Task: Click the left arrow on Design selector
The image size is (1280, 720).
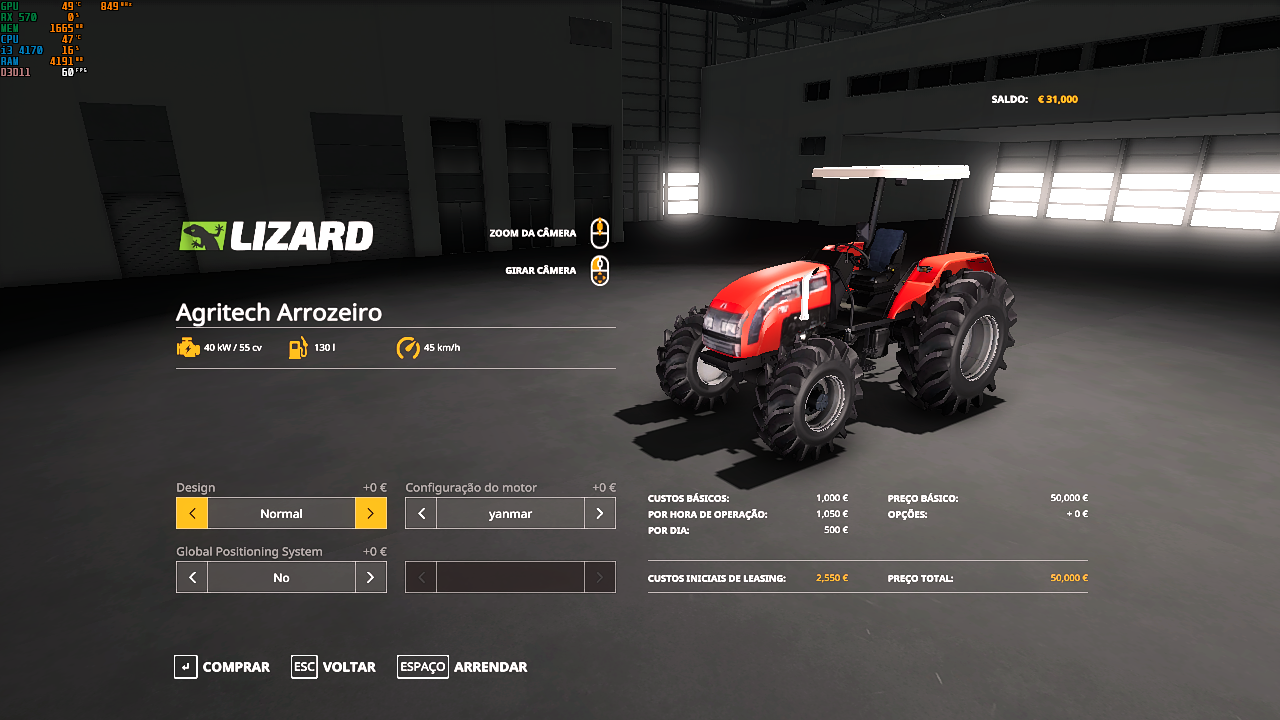Action: tap(191, 512)
